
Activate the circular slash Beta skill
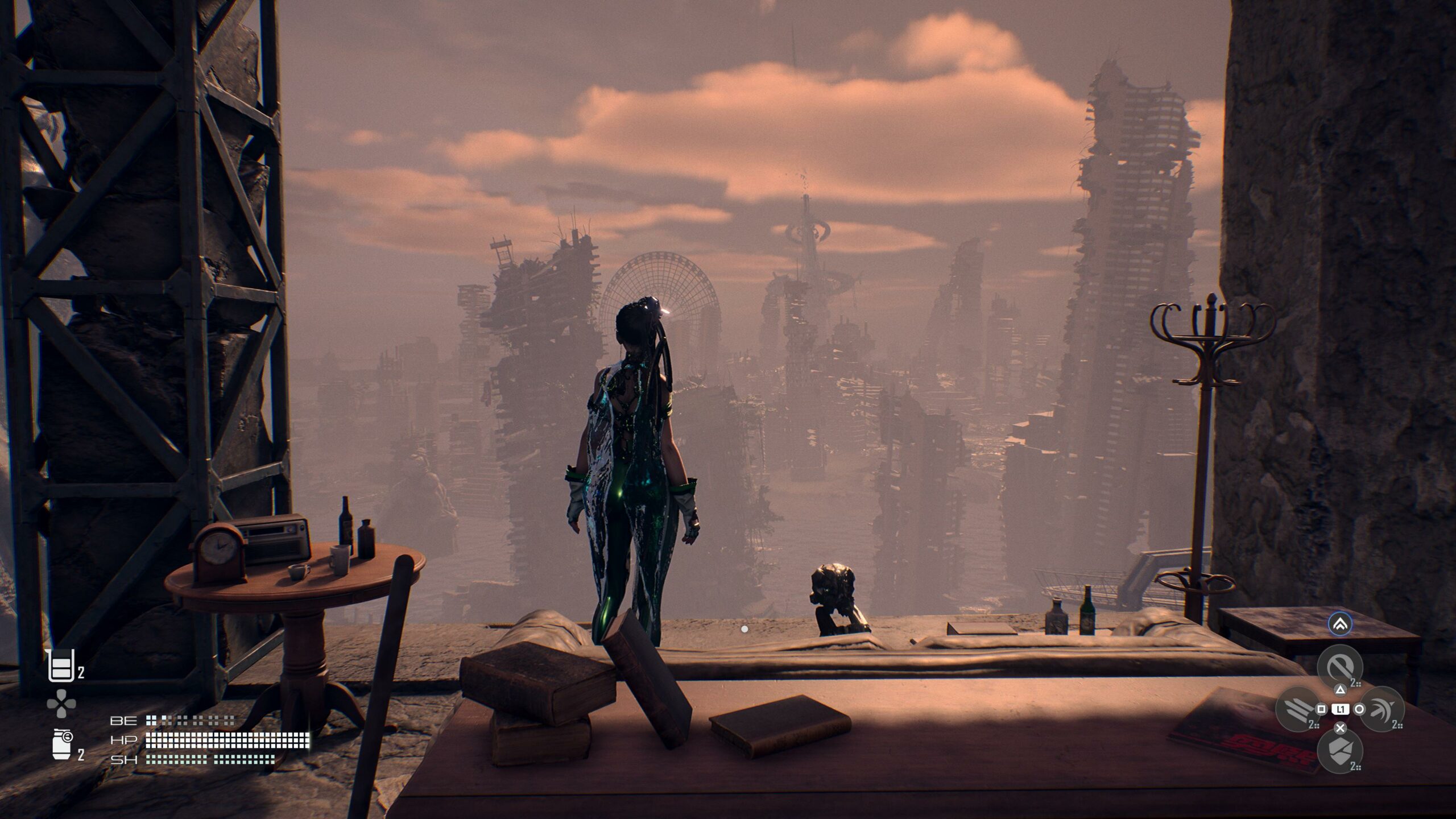1340,667
